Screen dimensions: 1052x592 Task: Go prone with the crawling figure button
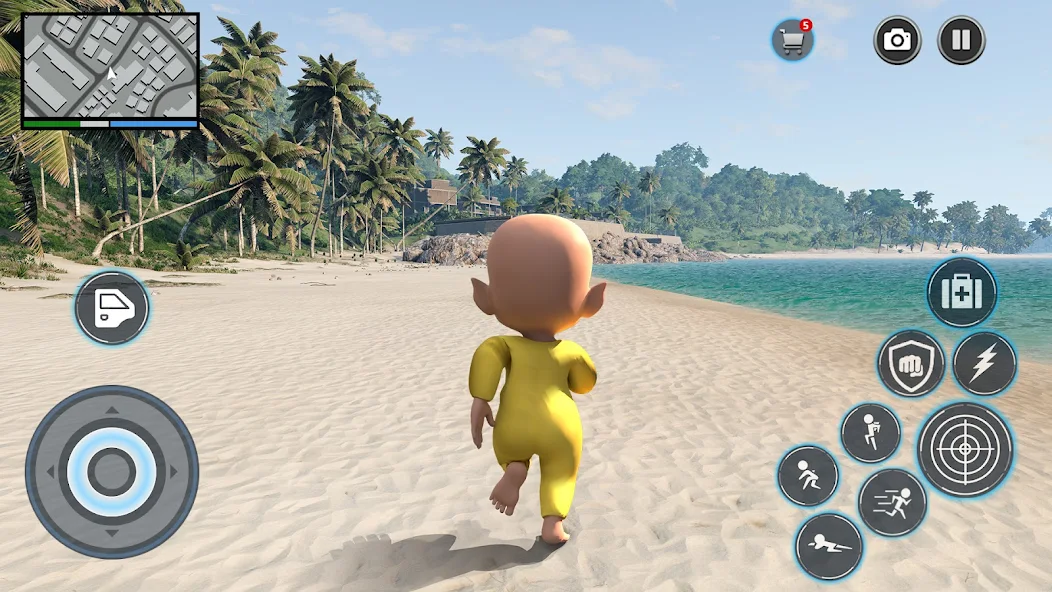[829, 546]
